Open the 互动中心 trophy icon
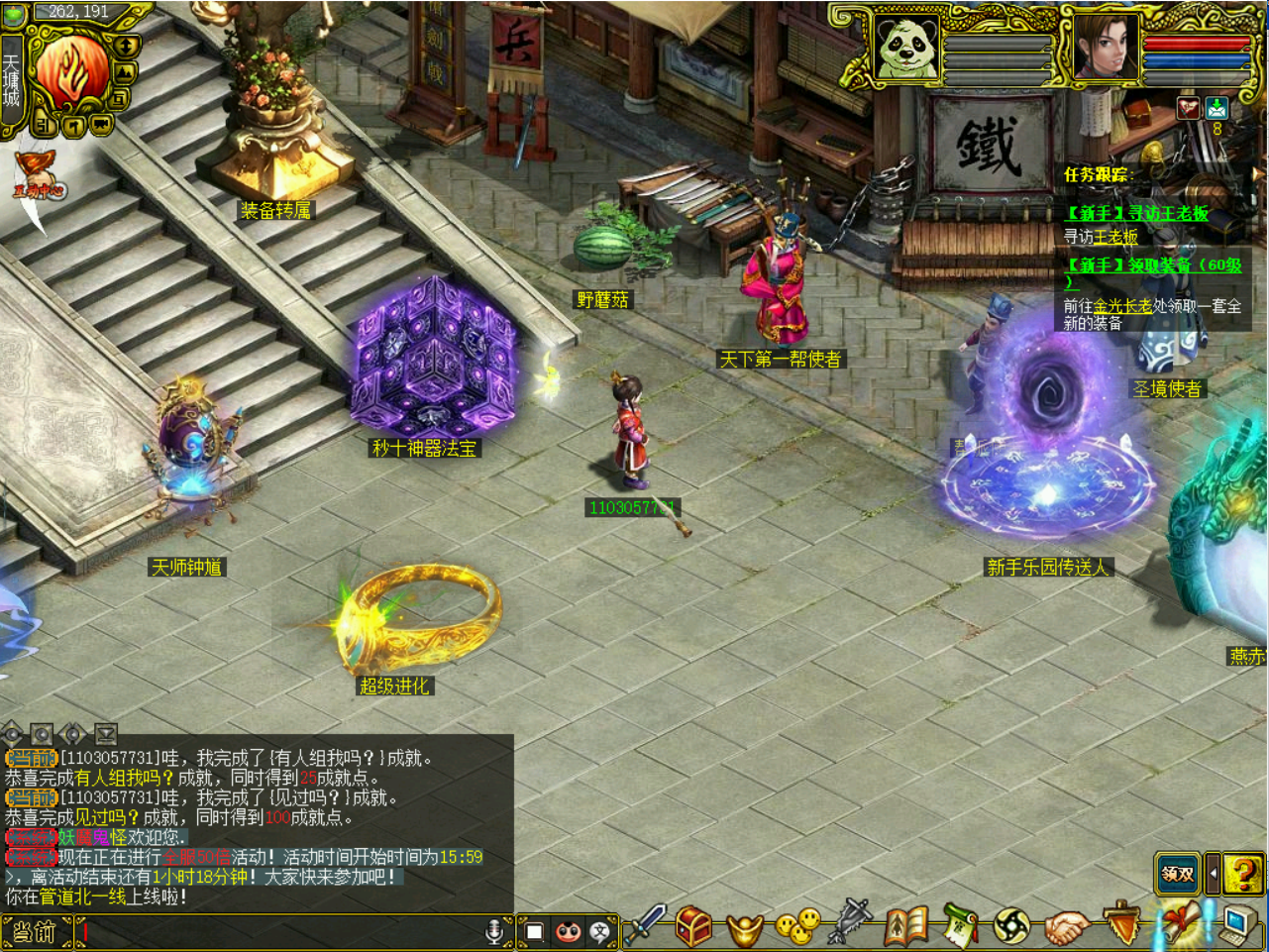This screenshot has width=1269, height=952. pos(38,175)
